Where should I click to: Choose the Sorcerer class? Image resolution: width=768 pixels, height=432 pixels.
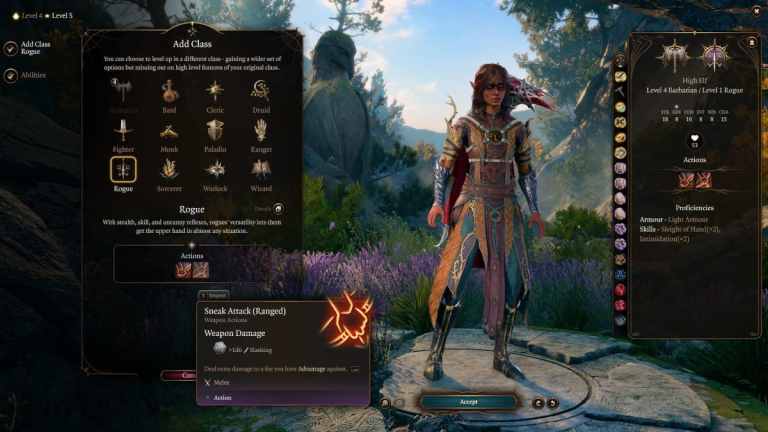(x=170, y=170)
